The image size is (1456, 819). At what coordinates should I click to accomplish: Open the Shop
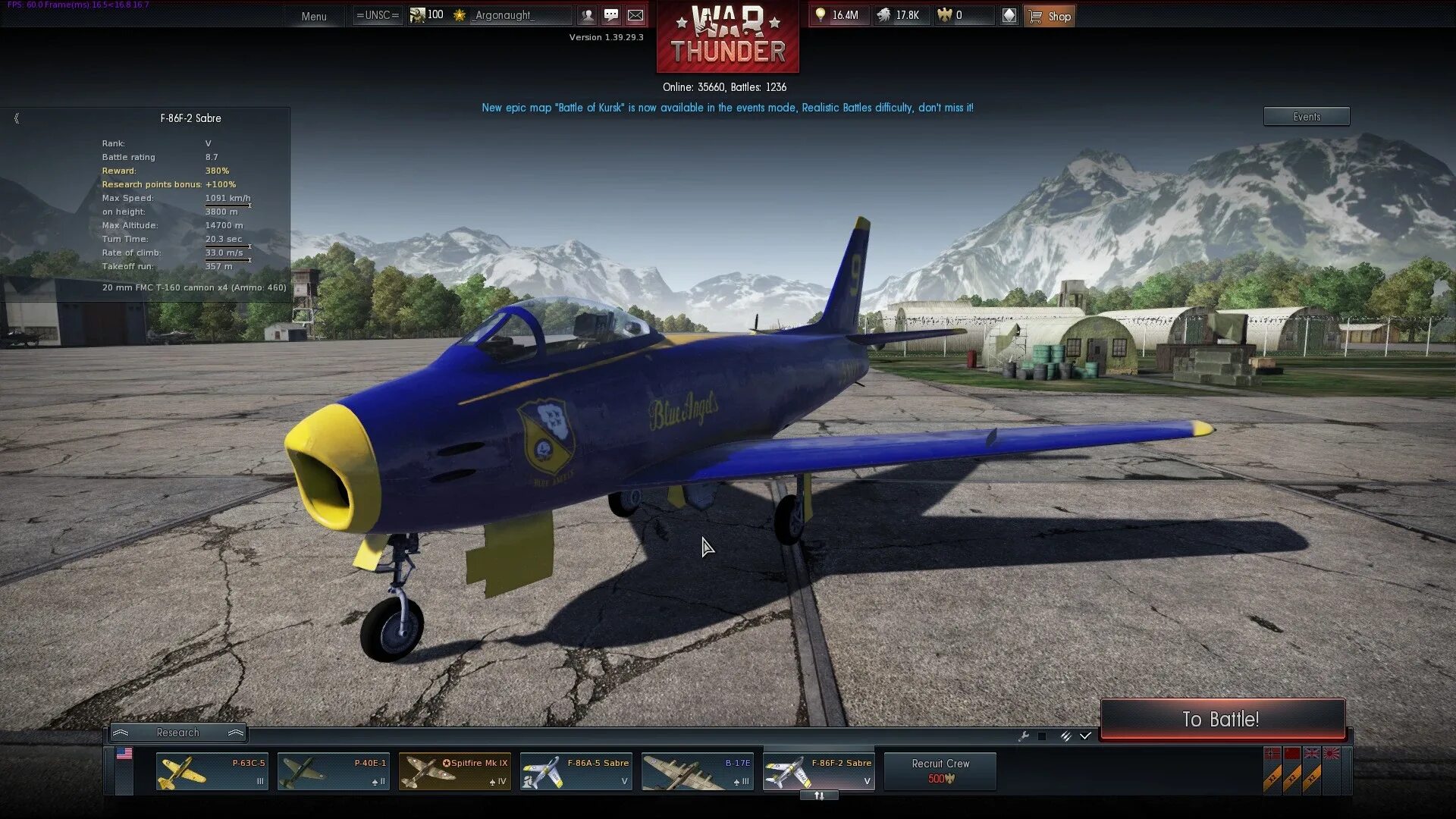[1050, 16]
